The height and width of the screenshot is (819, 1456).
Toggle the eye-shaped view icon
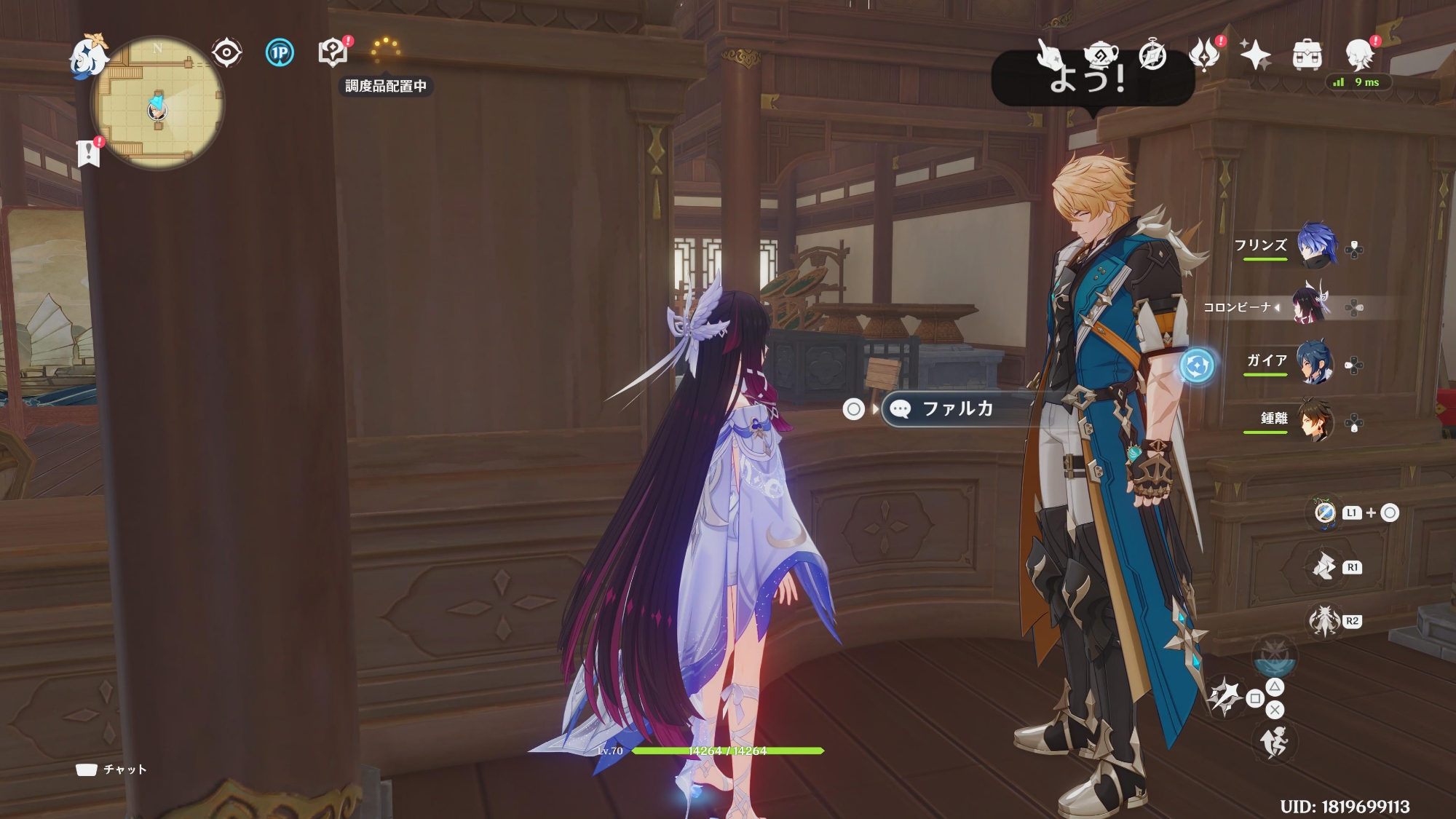[x=226, y=52]
